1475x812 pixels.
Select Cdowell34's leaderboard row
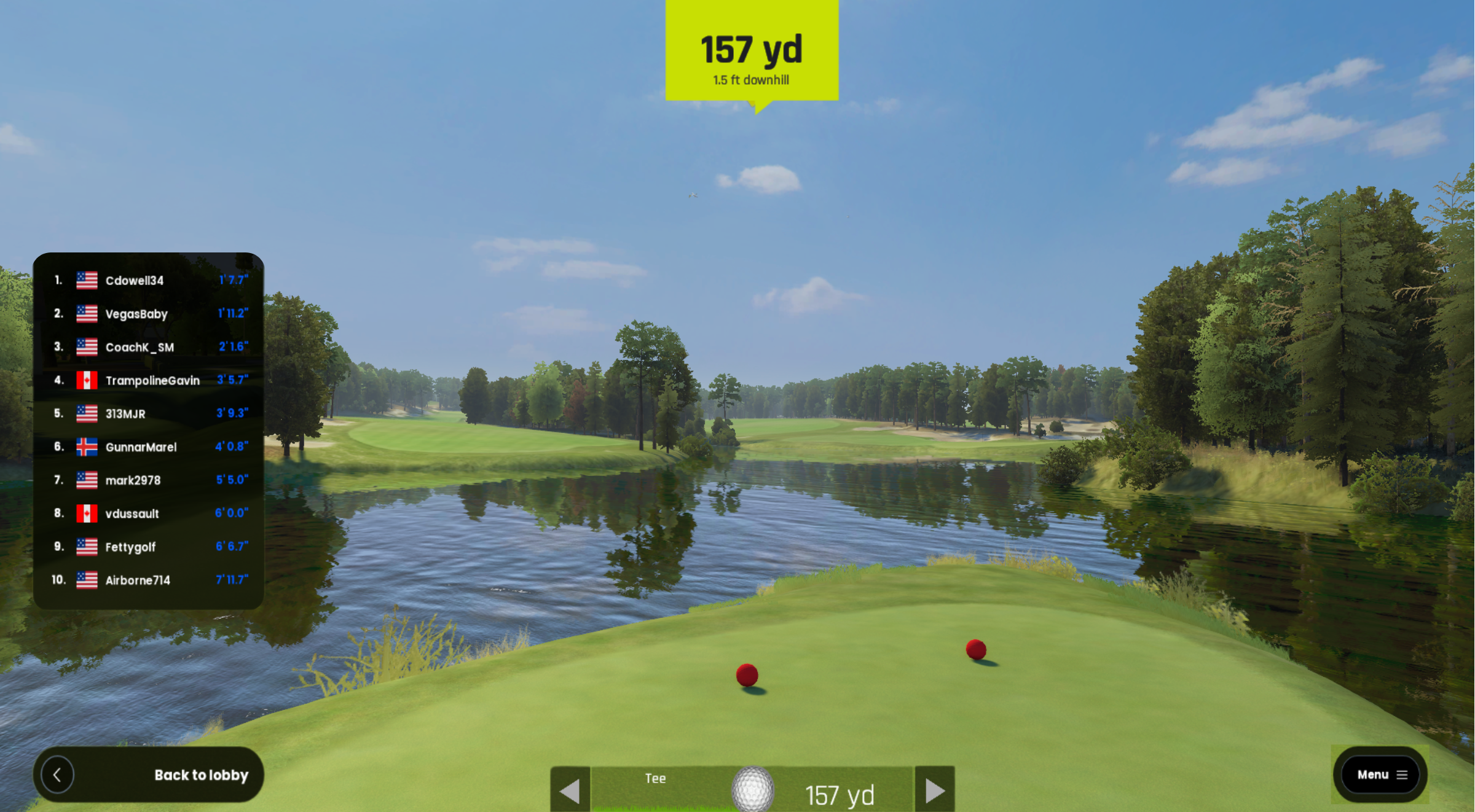point(149,281)
